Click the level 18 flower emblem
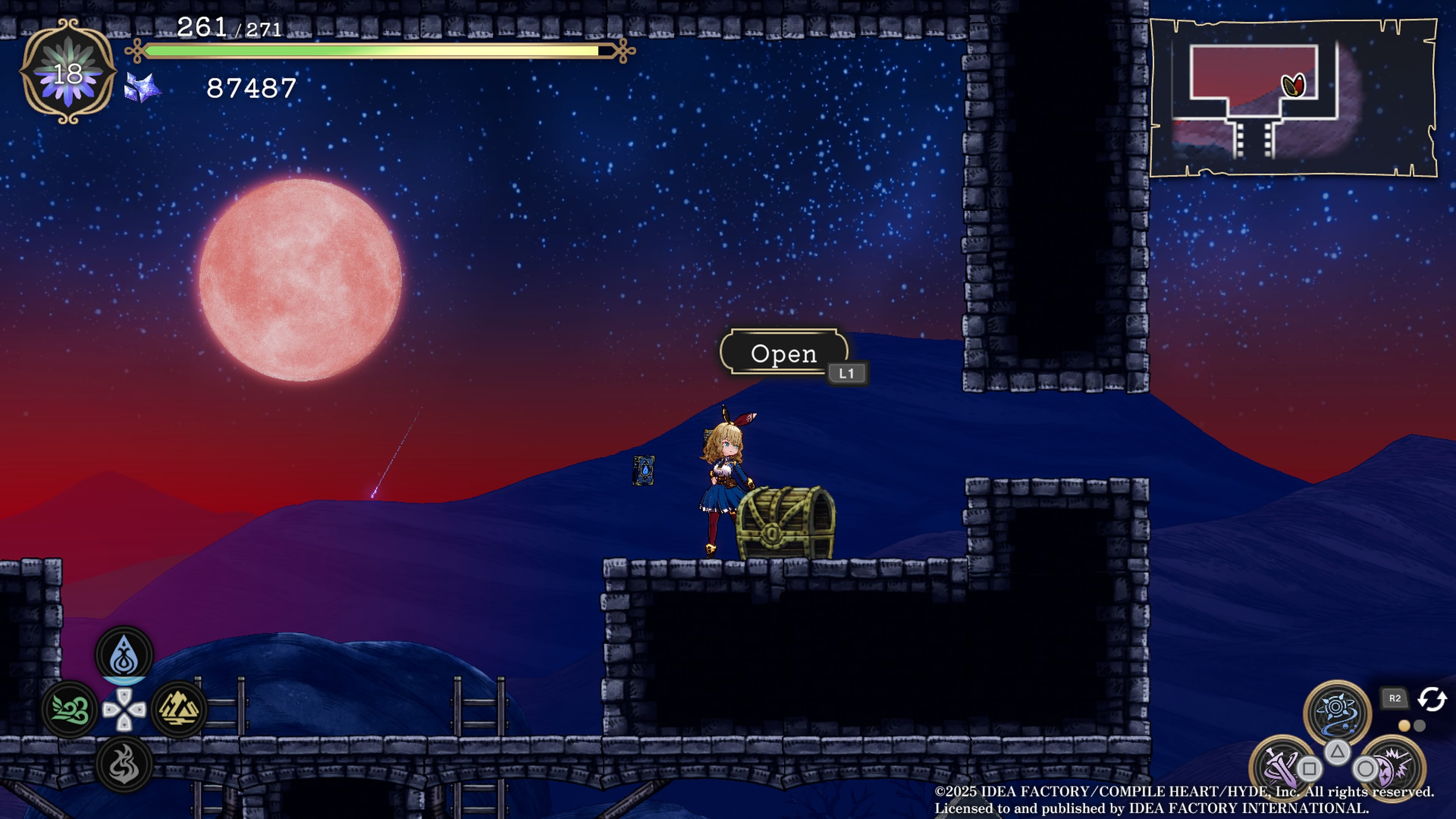 point(68,72)
